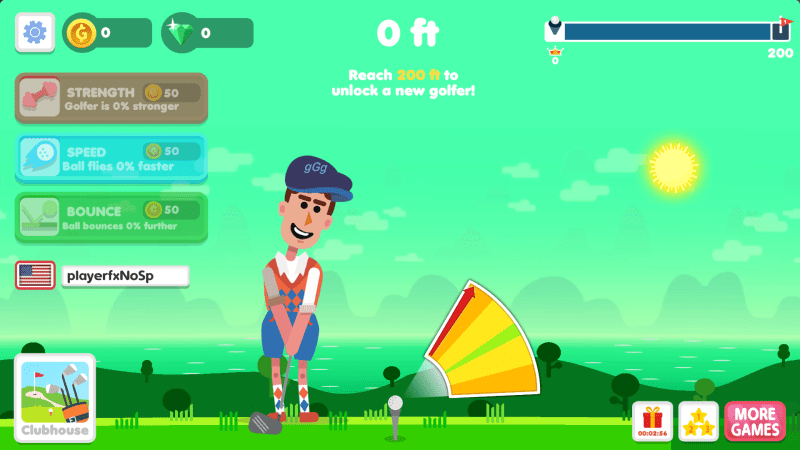This screenshot has height=450, width=800.
Task: Click the gold coin balance counter
Action: point(107,33)
